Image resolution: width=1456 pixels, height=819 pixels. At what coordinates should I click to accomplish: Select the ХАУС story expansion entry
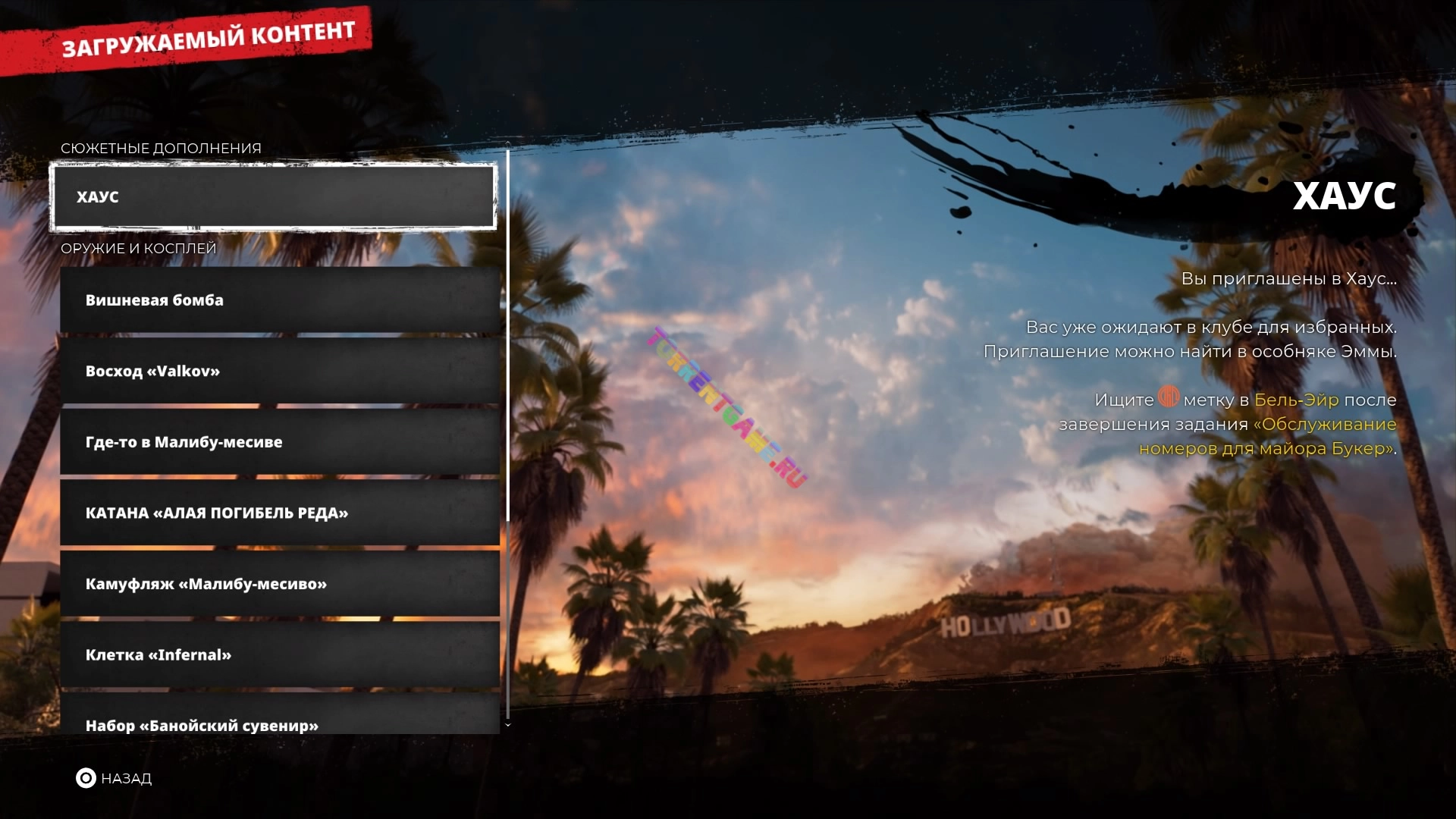click(273, 197)
